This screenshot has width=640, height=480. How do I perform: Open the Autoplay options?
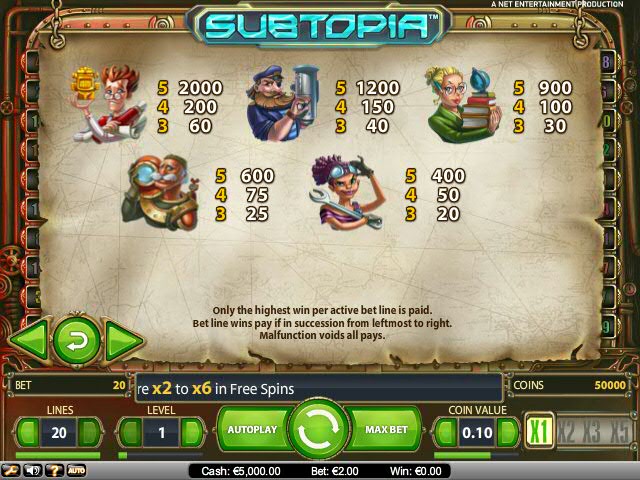click(250, 429)
